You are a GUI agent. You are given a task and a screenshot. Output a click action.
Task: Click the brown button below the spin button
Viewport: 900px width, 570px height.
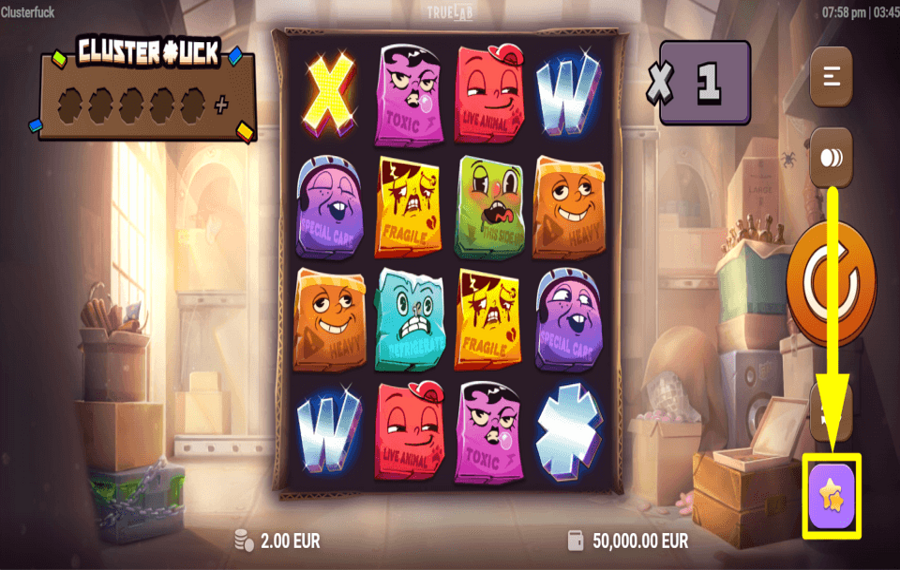(830, 411)
